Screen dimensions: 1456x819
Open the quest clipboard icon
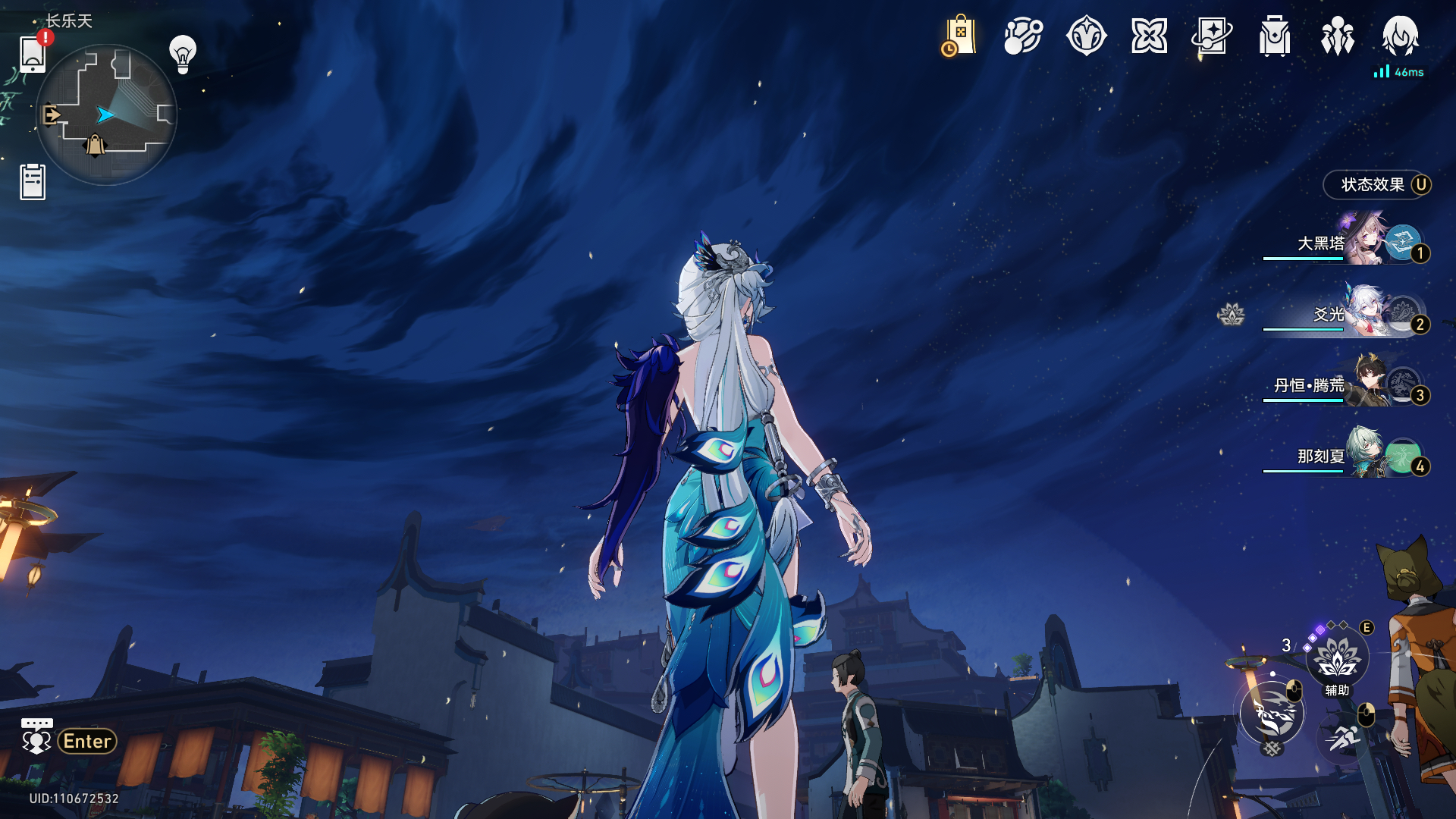pos(33,182)
